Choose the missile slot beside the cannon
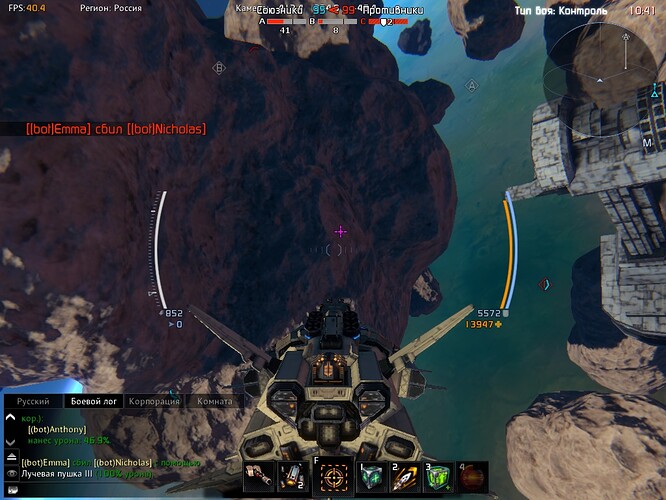666x500 pixels. (292, 477)
